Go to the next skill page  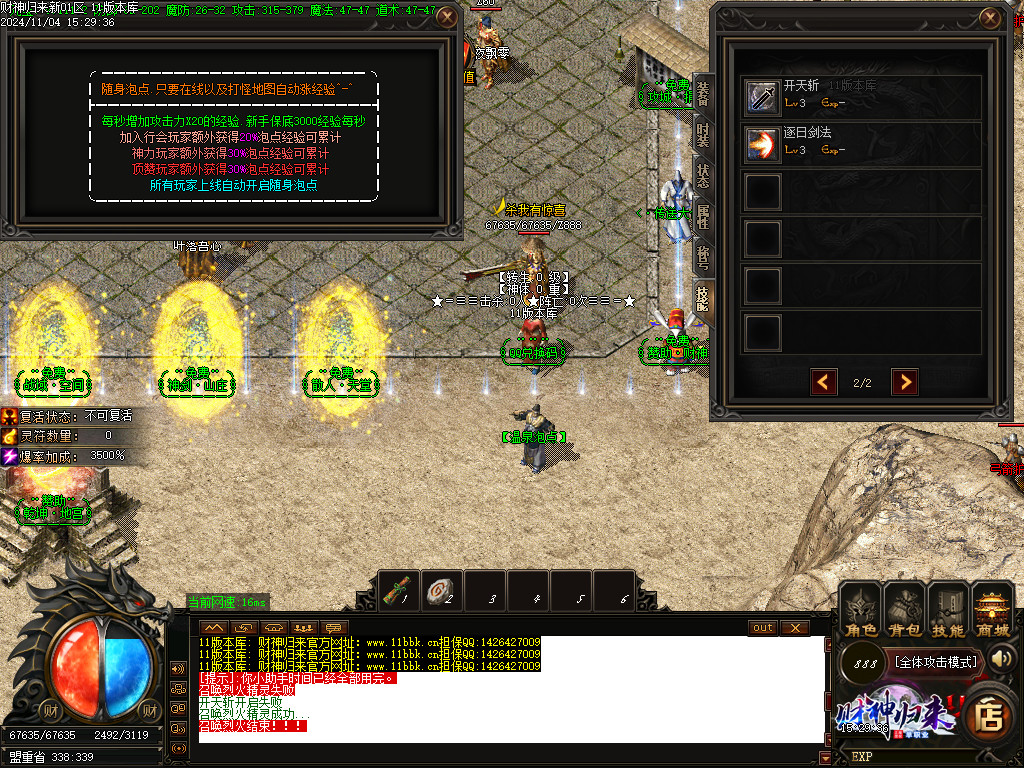tap(904, 382)
